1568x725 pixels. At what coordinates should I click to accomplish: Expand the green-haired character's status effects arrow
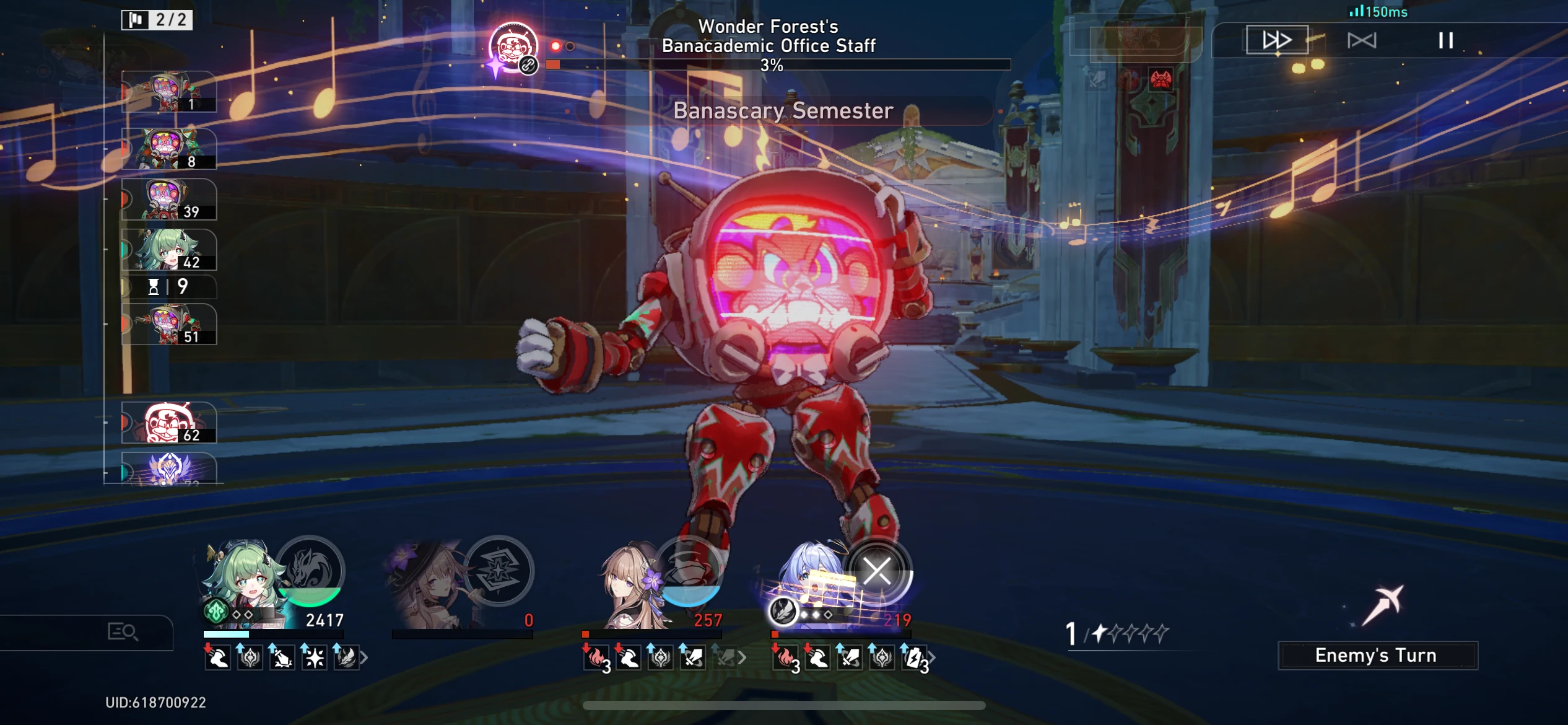pyautogui.click(x=365, y=657)
